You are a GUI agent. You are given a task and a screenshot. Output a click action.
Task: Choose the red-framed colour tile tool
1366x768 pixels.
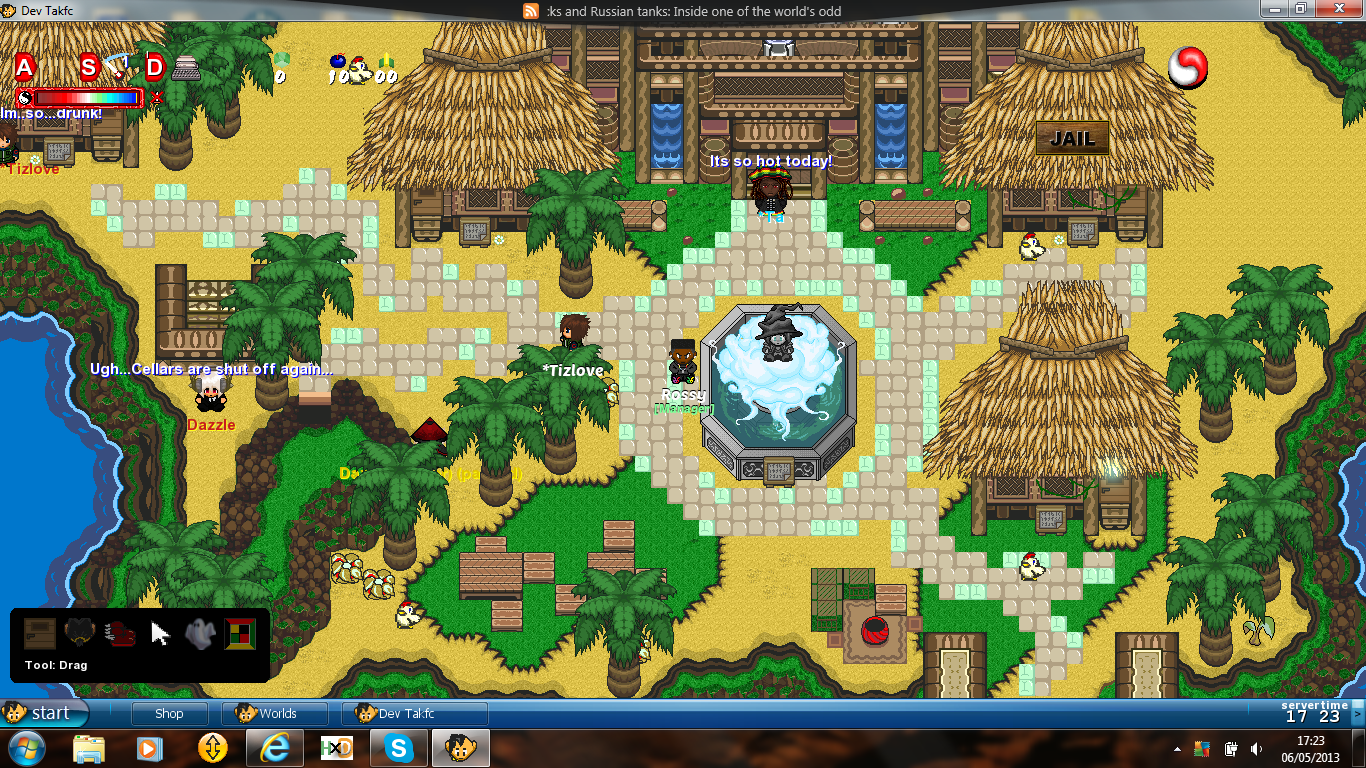[240, 634]
